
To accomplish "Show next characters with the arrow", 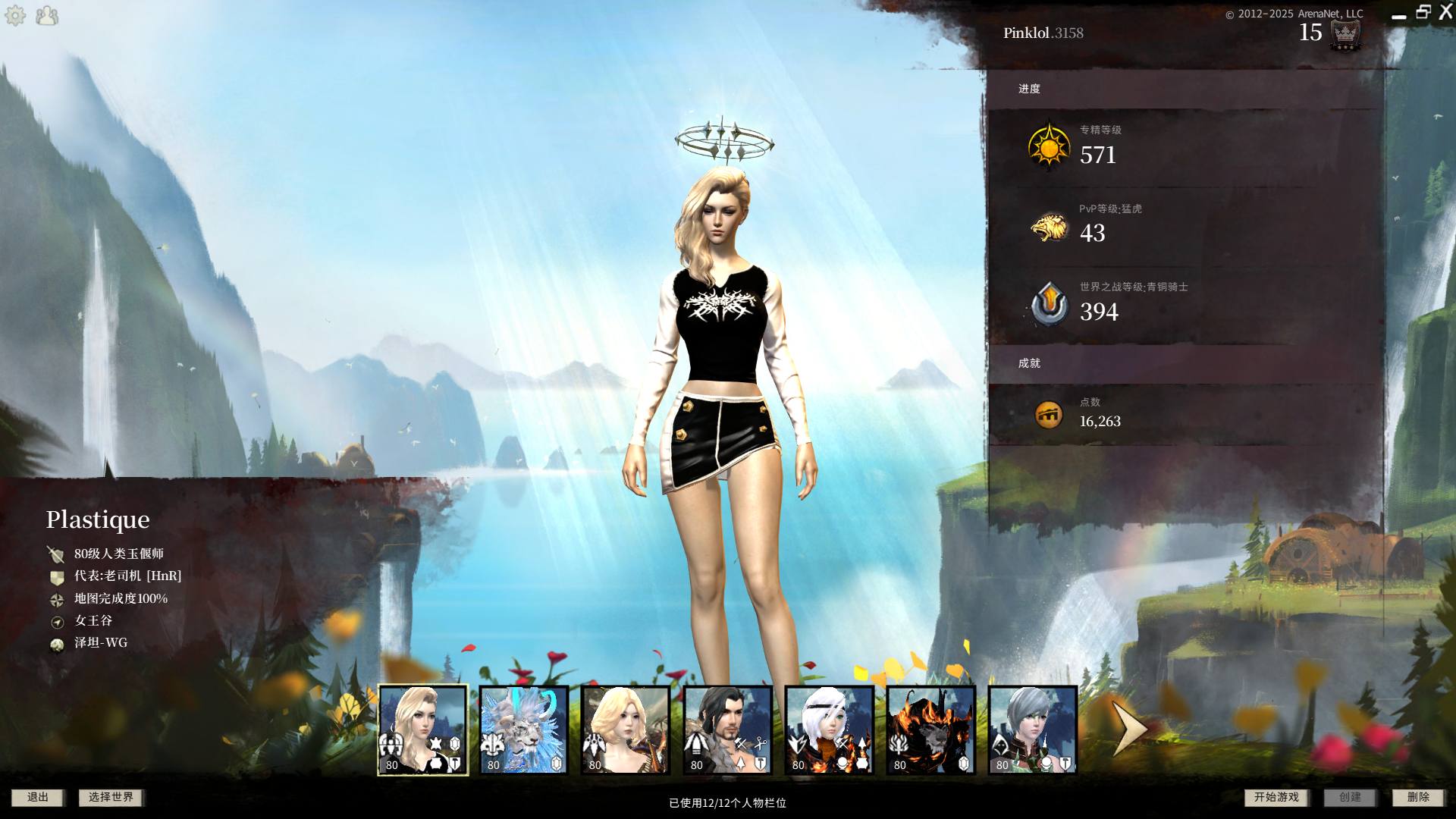I will click(1128, 728).
